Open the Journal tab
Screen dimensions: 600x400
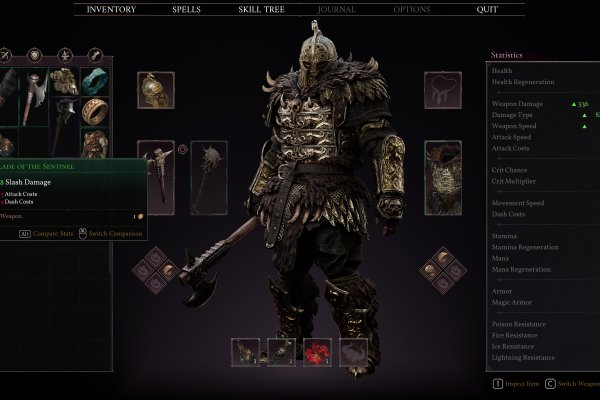(335, 9)
